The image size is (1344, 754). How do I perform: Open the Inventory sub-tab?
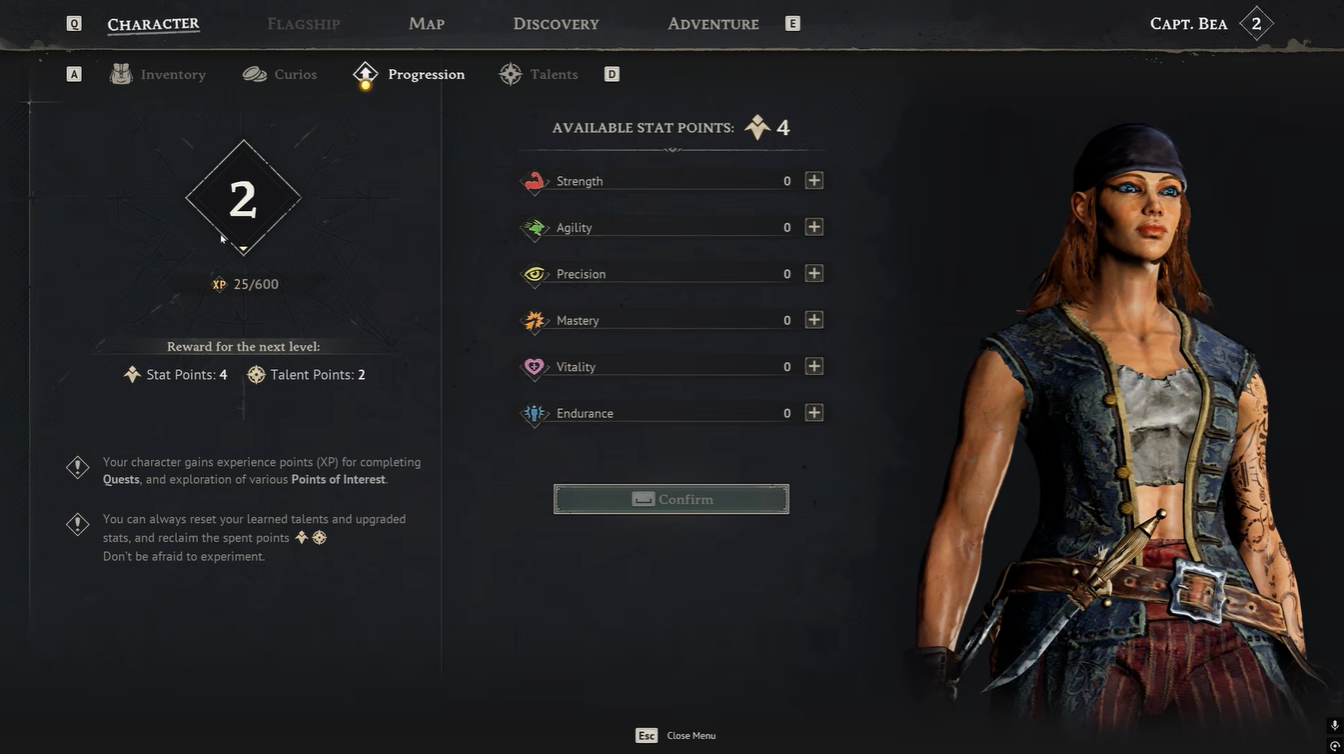click(x=159, y=75)
